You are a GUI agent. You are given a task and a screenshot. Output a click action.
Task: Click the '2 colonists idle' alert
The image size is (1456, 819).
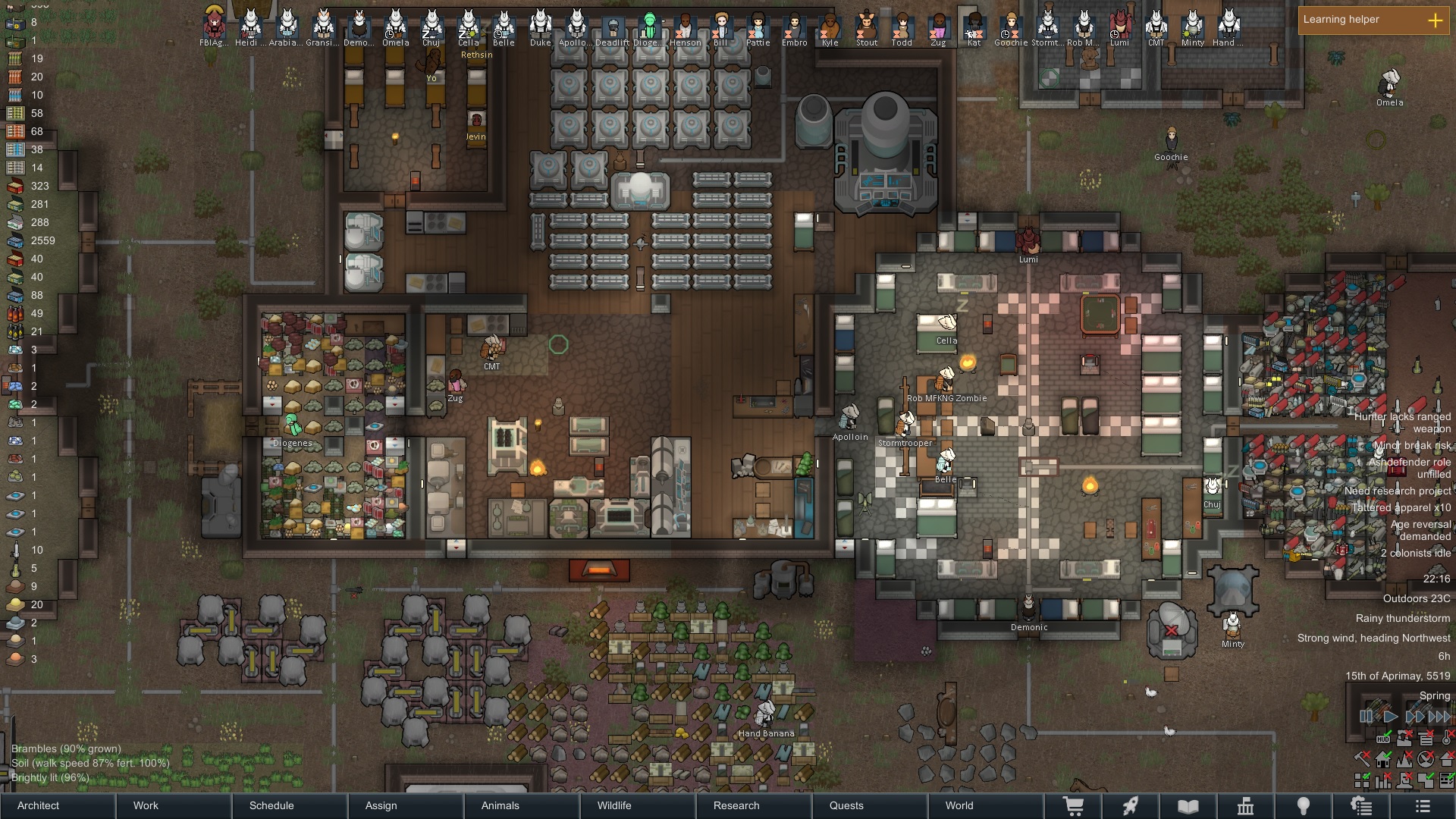(1415, 553)
